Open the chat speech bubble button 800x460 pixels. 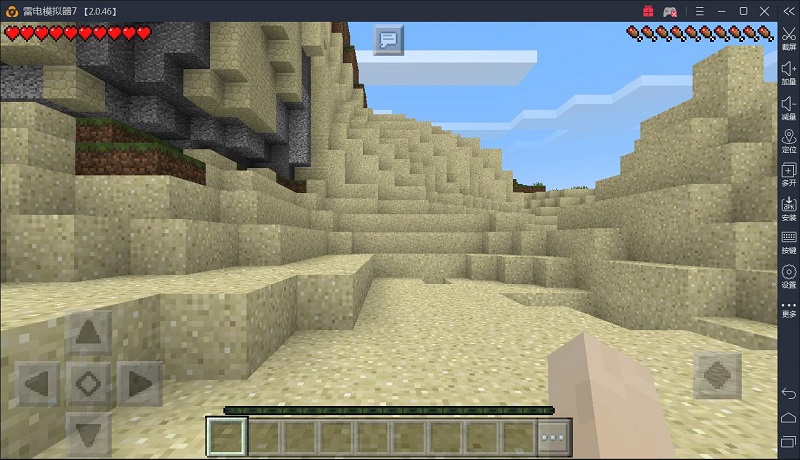pyautogui.click(x=388, y=41)
